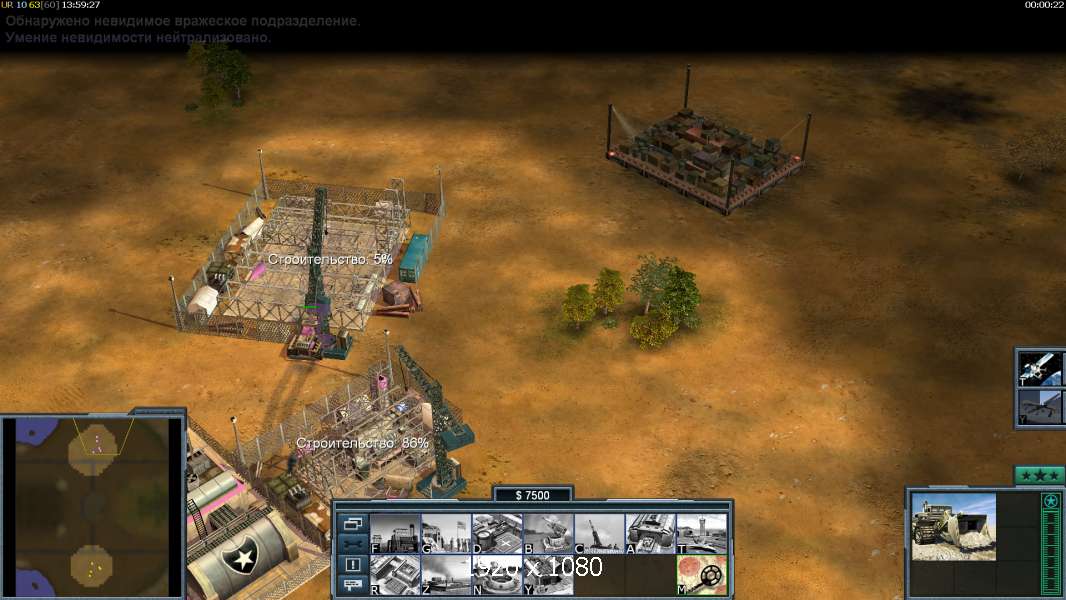Screen dimensions: 1066x600
Task: Activate the spy satellite general power
Action: [x=1041, y=368]
